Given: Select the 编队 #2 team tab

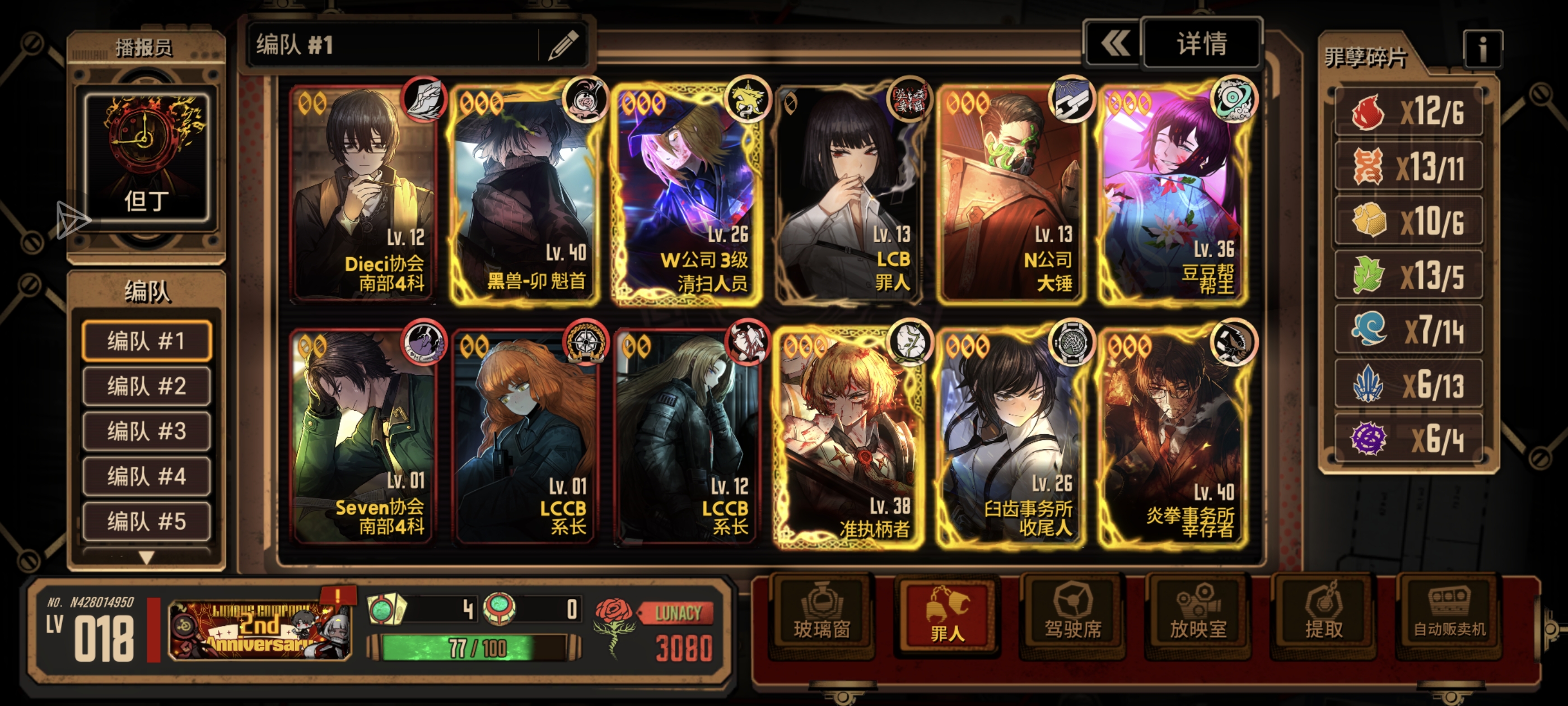Looking at the screenshot, I should [147, 386].
